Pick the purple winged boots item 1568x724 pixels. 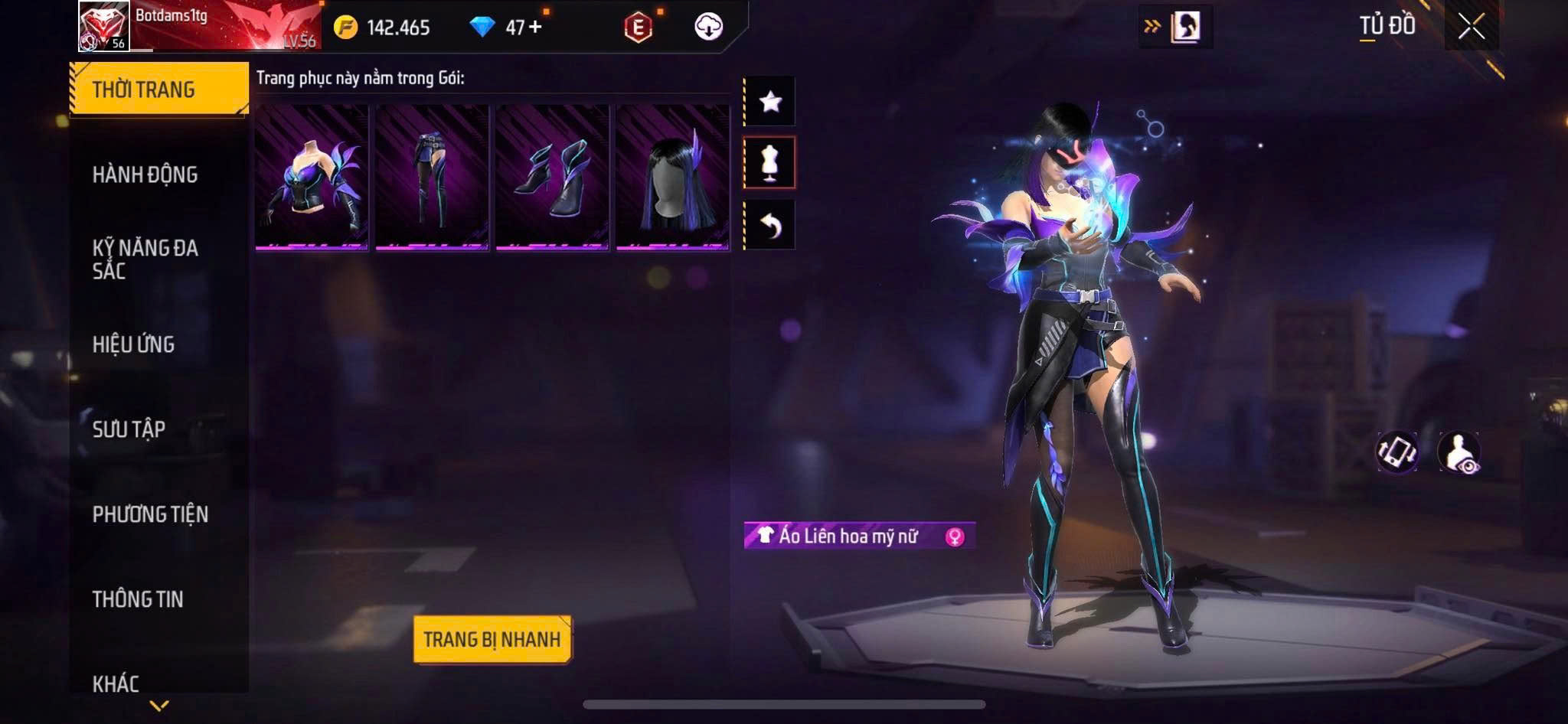tap(552, 178)
